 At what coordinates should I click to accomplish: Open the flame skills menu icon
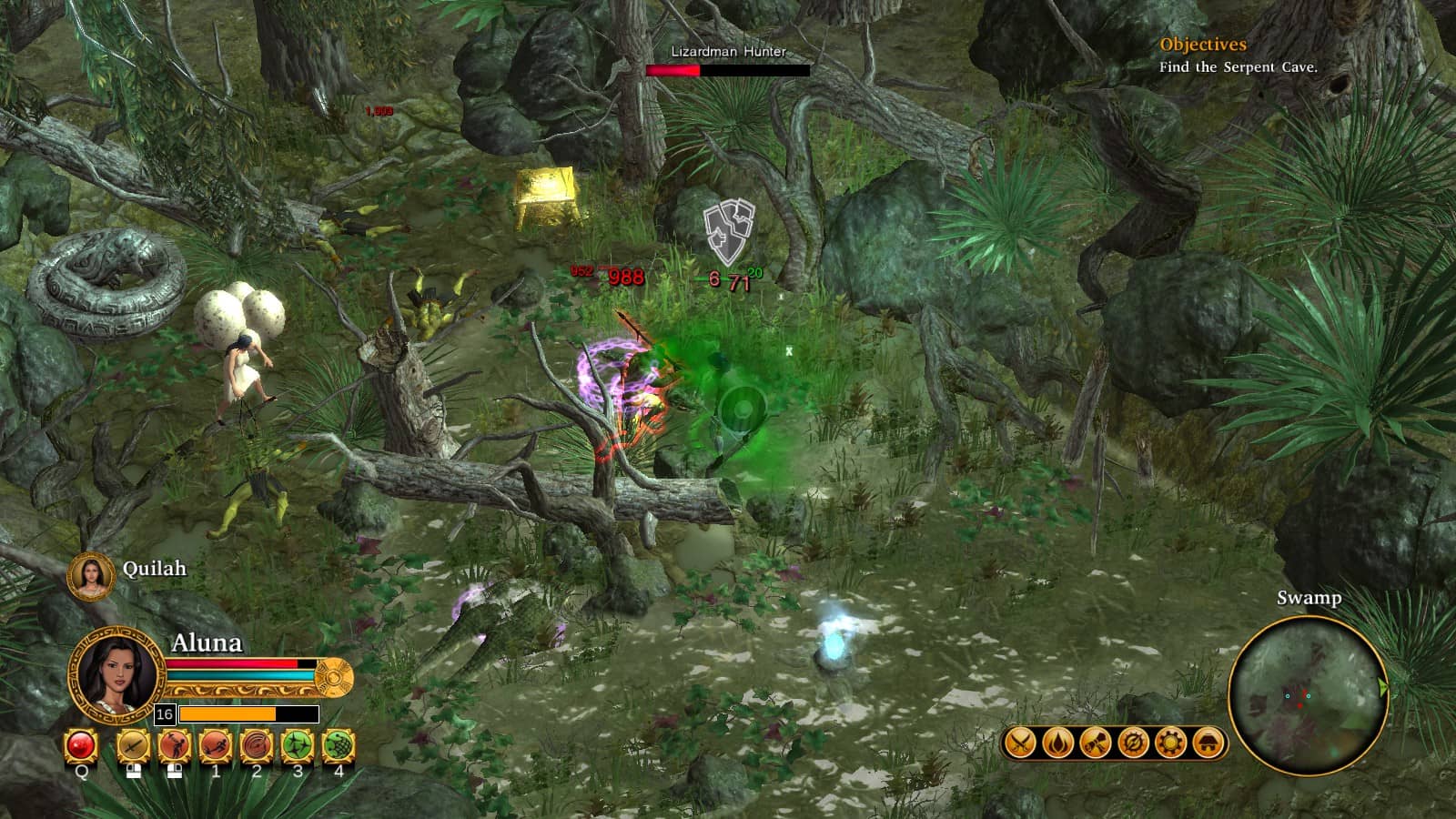(1057, 743)
